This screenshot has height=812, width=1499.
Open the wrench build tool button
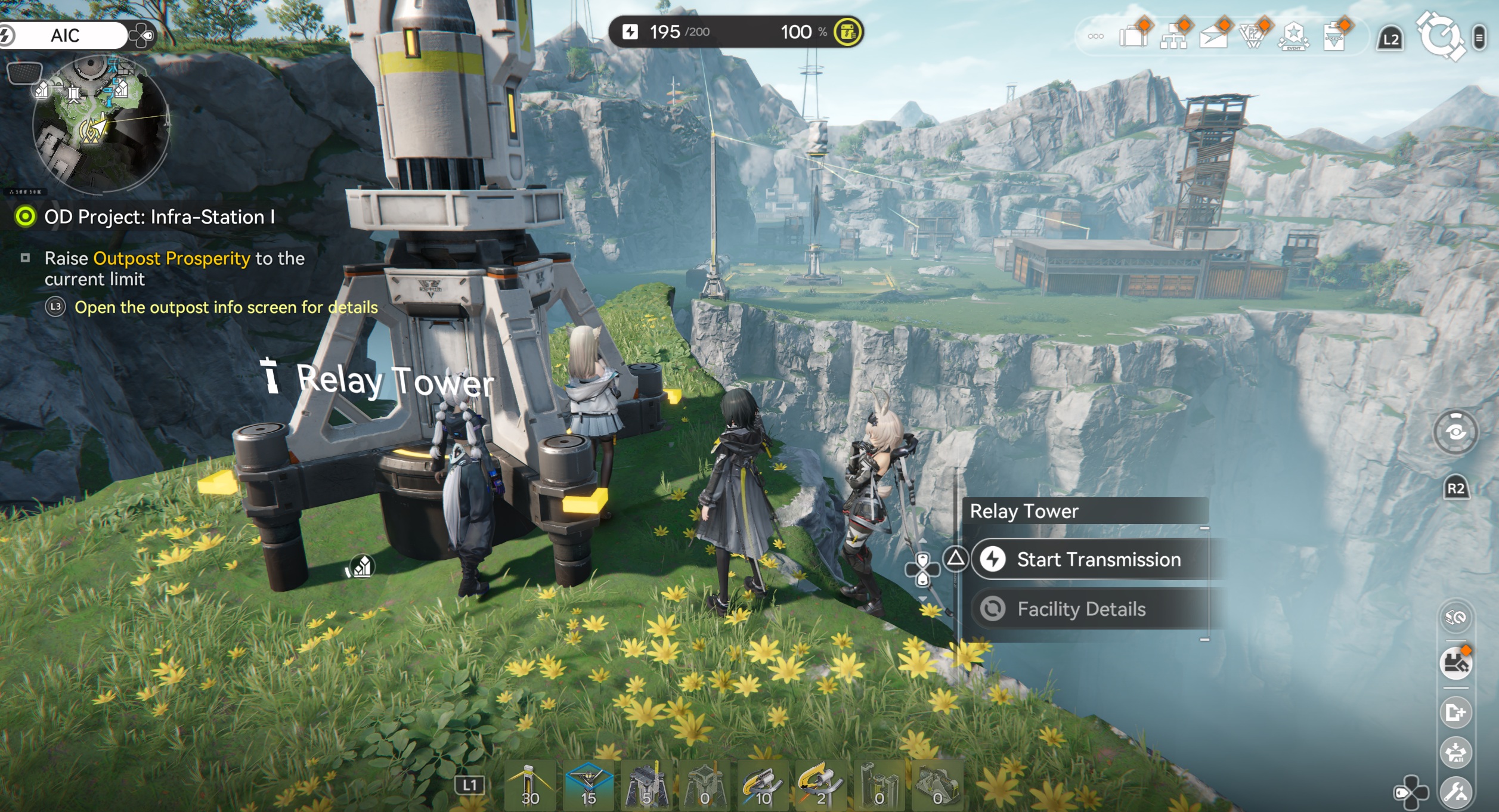[1455, 792]
